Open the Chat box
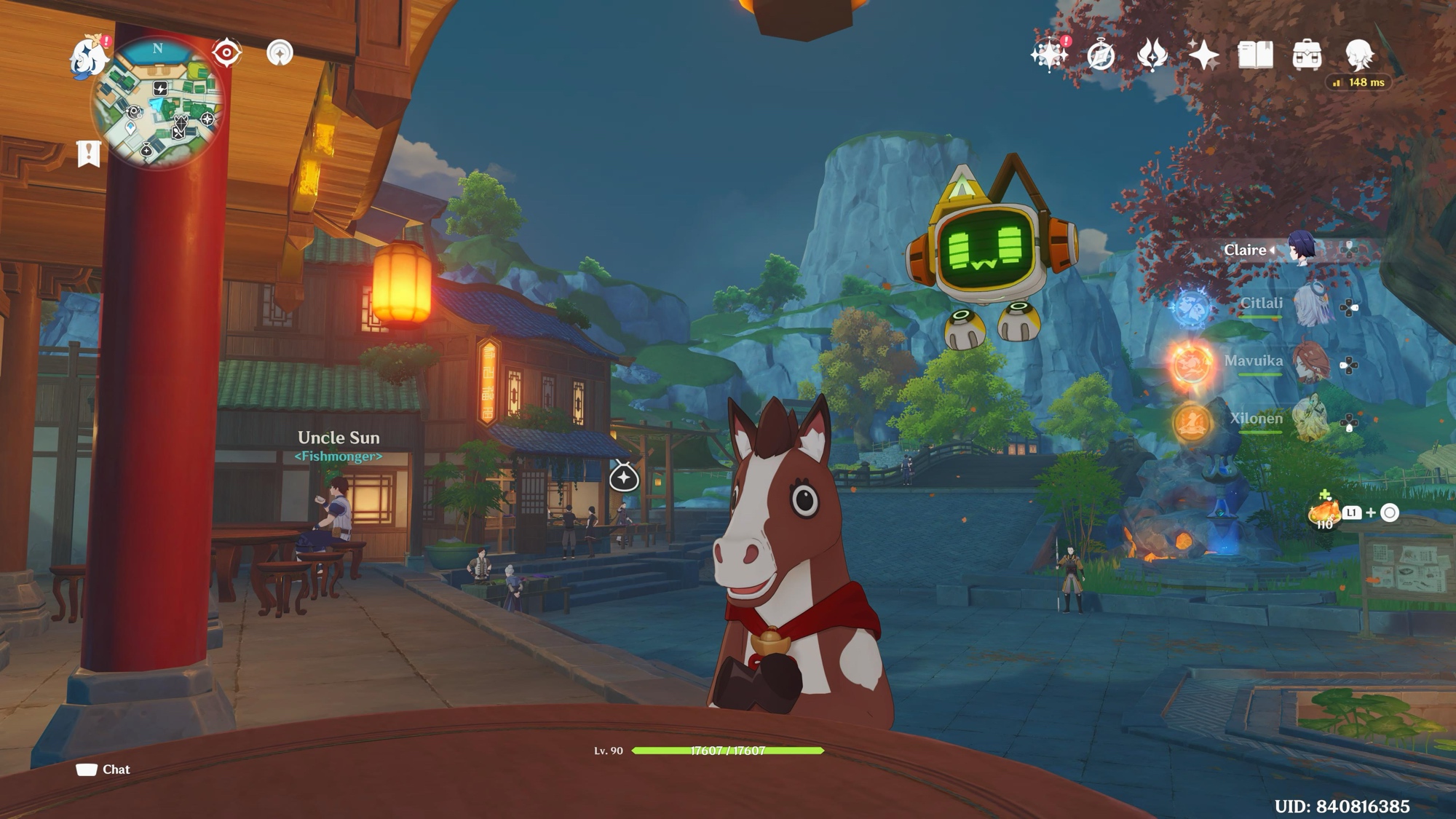 coord(103,769)
